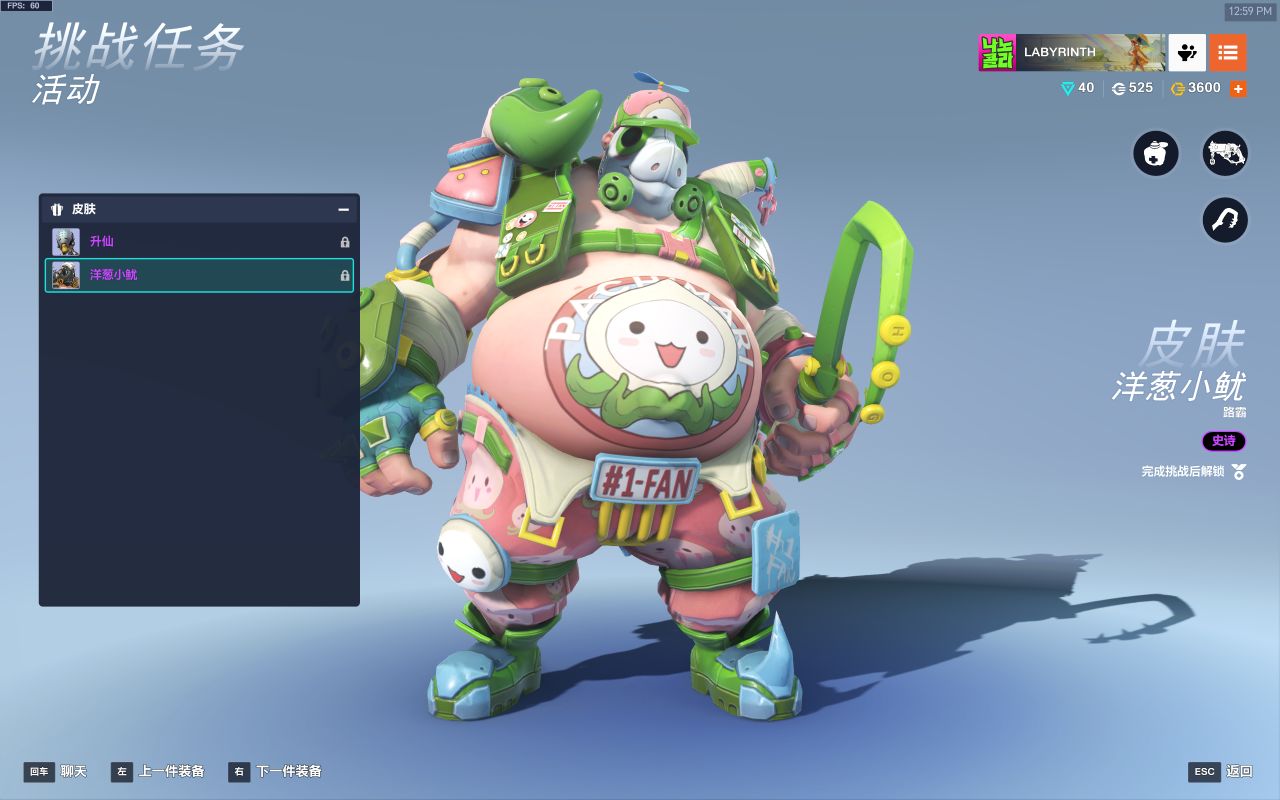The image size is (1280, 800).
Task: Go to next item with 下一件装备
Action: [275, 771]
